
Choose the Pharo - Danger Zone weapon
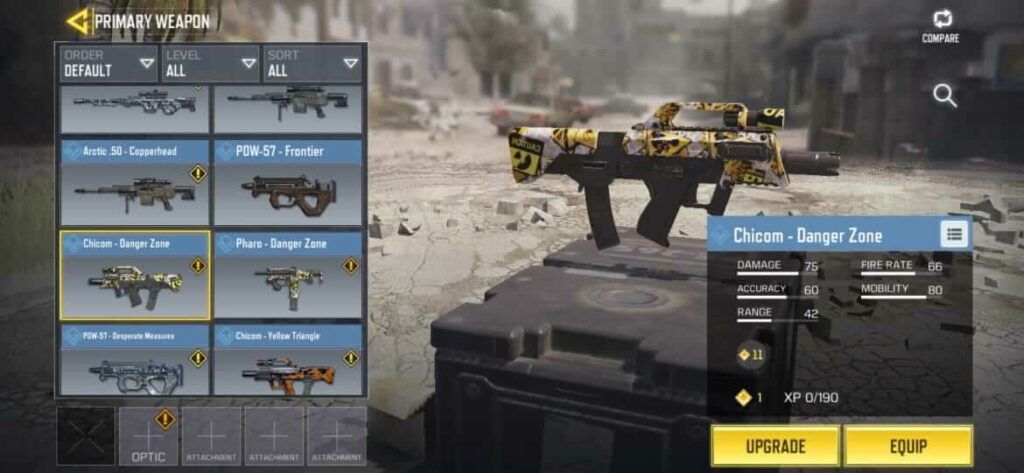pyautogui.click(x=288, y=275)
